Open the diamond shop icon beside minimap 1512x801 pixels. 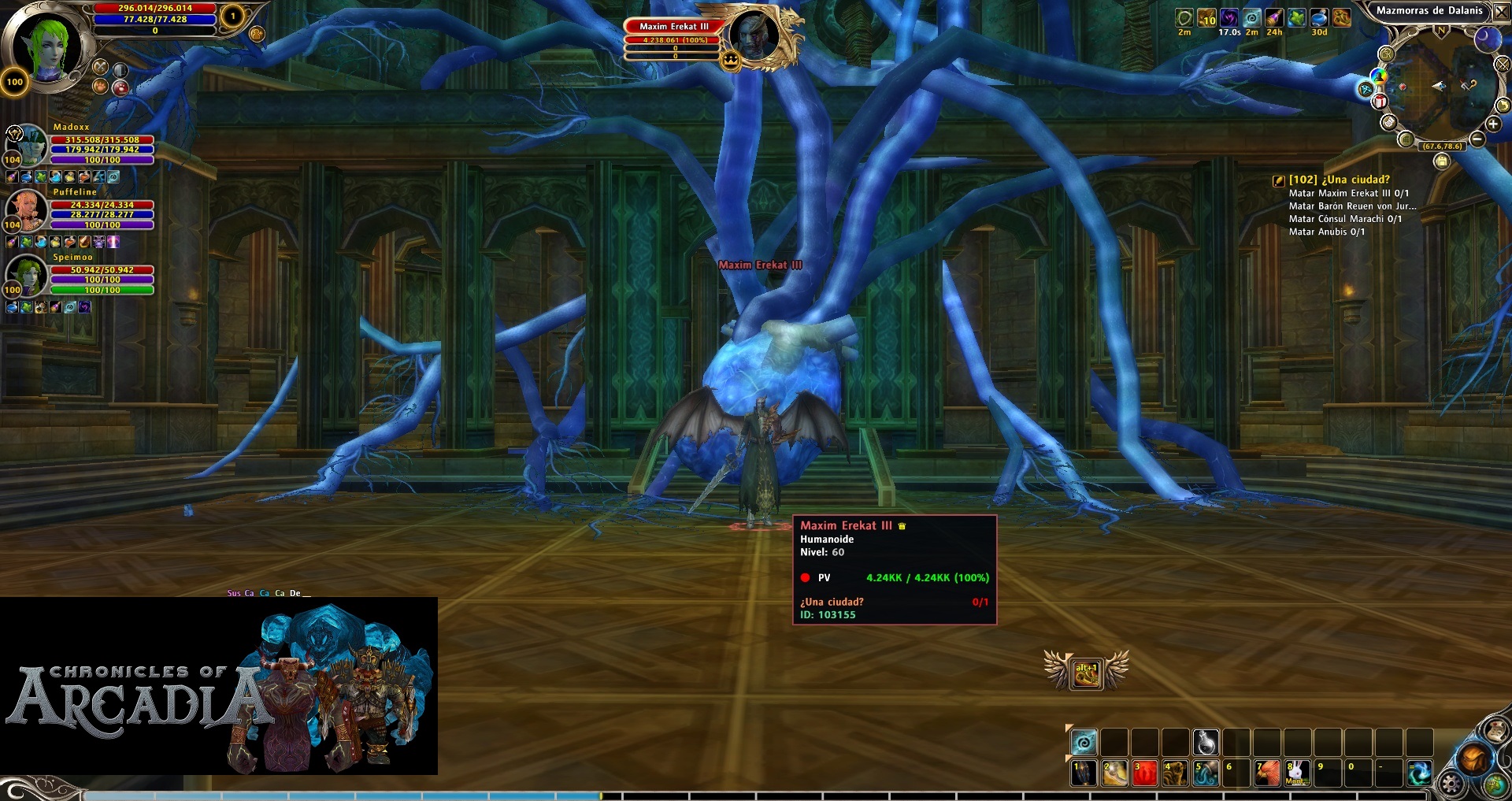1366,89
